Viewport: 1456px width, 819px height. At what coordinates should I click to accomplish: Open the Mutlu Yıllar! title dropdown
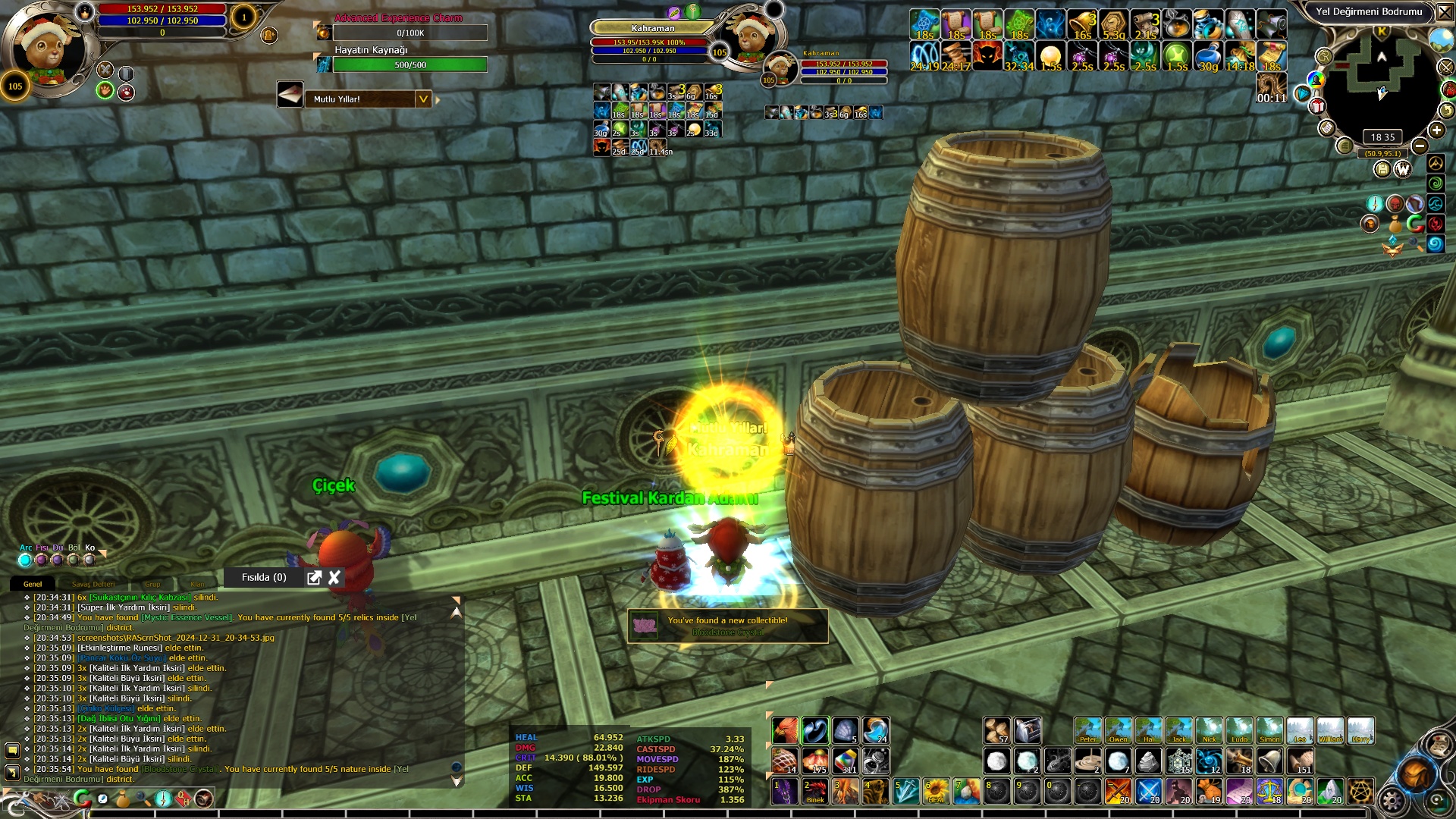(x=423, y=99)
